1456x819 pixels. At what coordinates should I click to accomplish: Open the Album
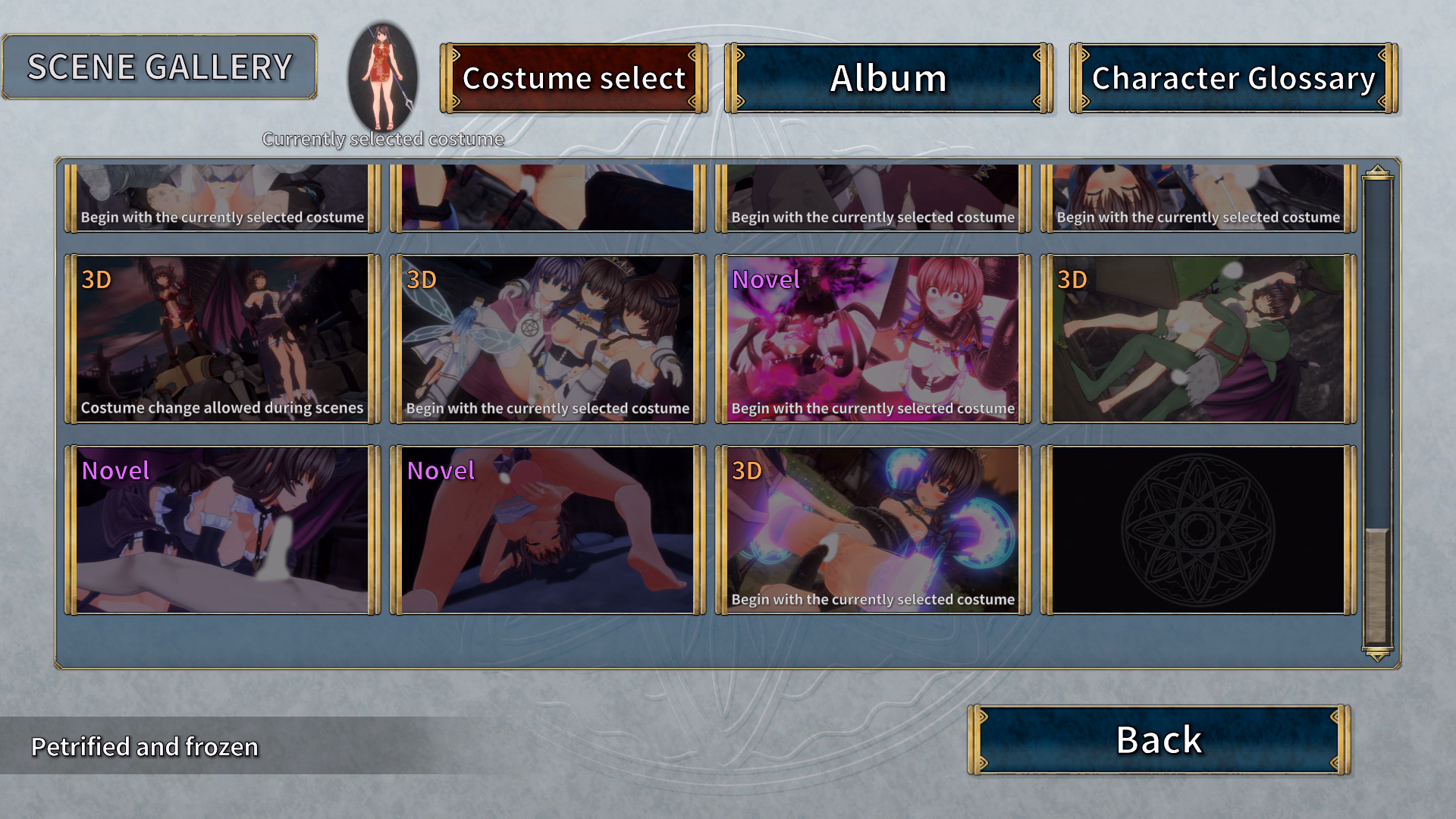[888, 78]
